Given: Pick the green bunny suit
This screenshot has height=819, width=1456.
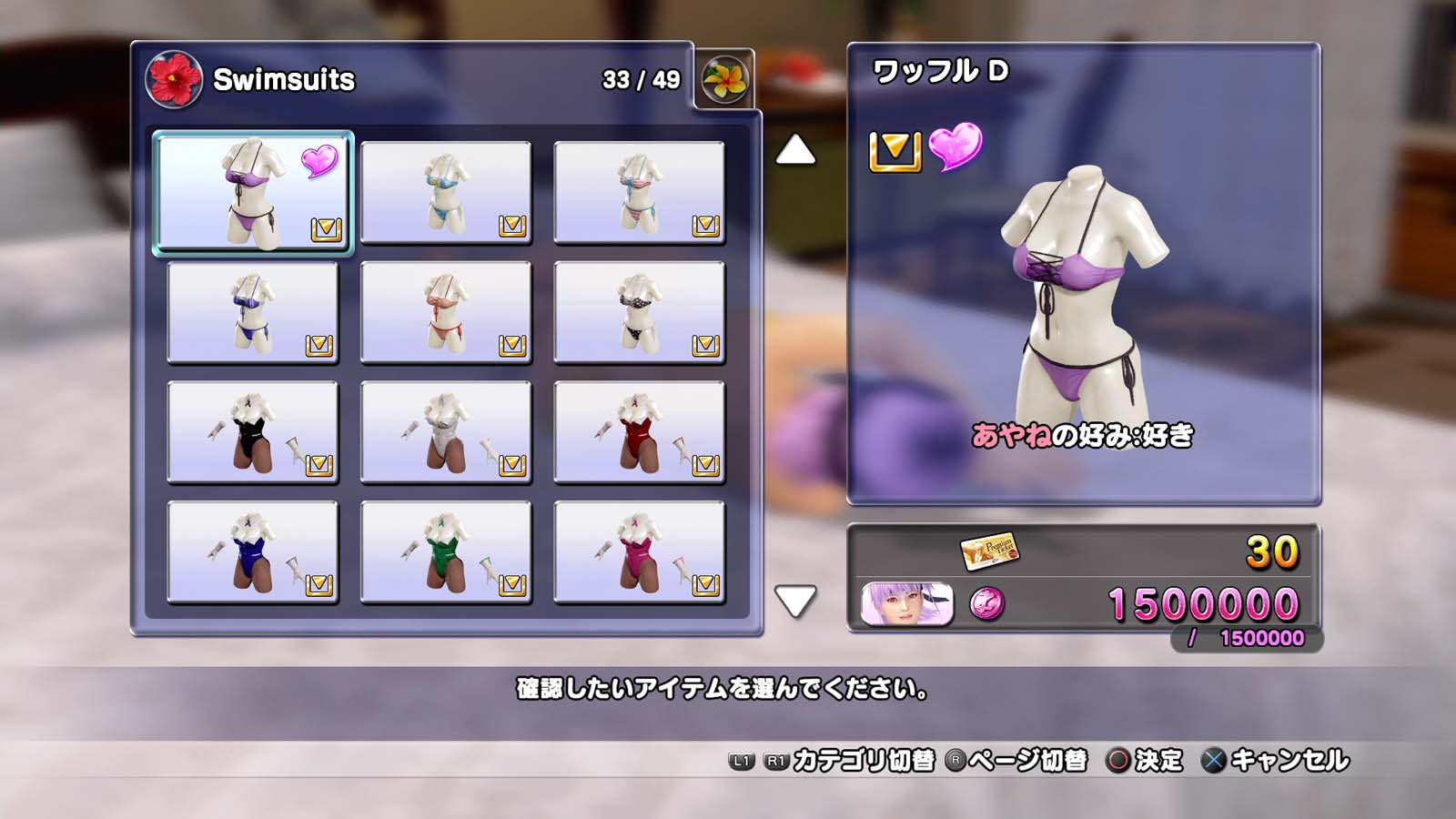Looking at the screenshot, I should [446, 552].
